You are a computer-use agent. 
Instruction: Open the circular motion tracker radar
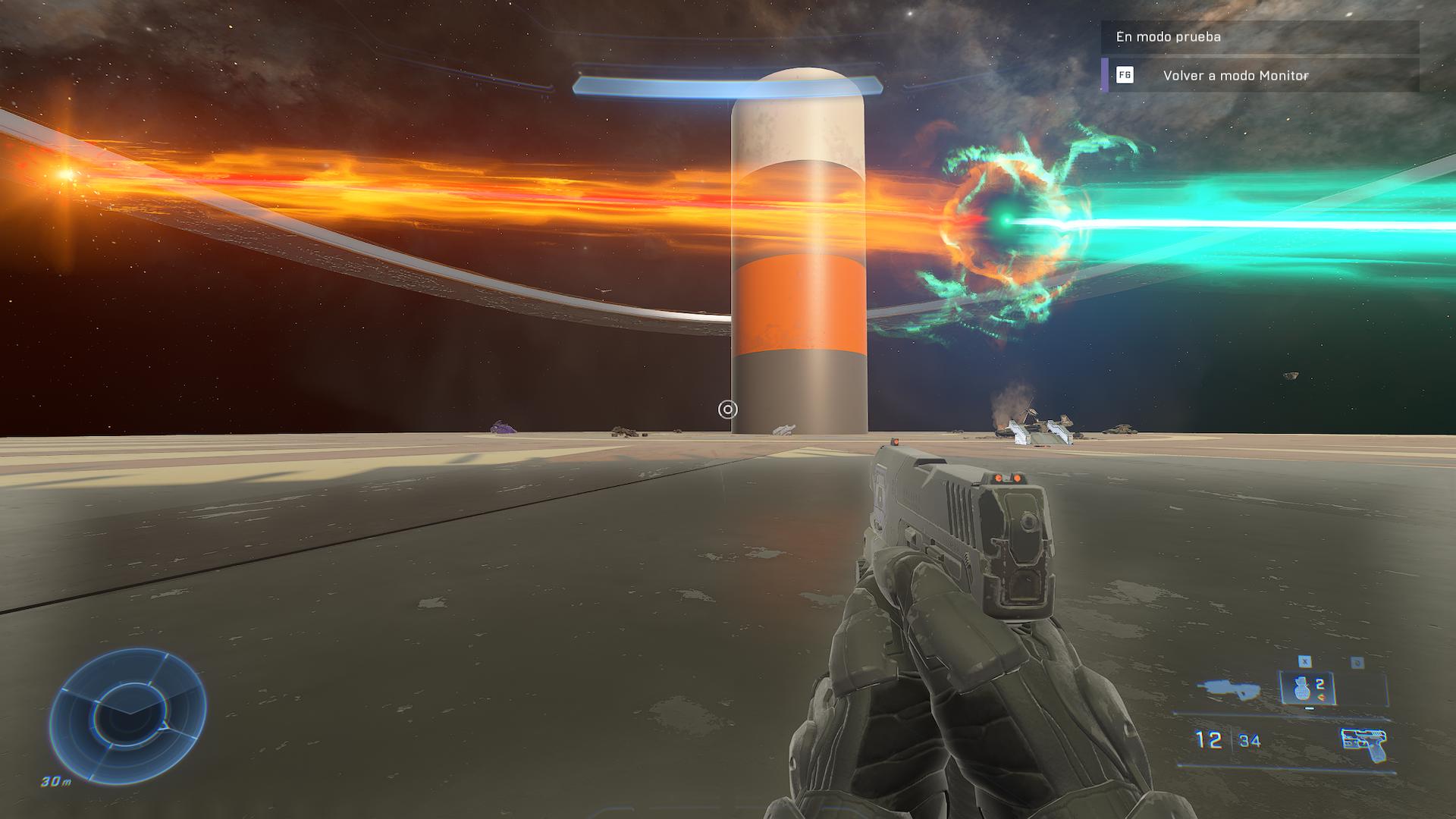coord(127,716)
